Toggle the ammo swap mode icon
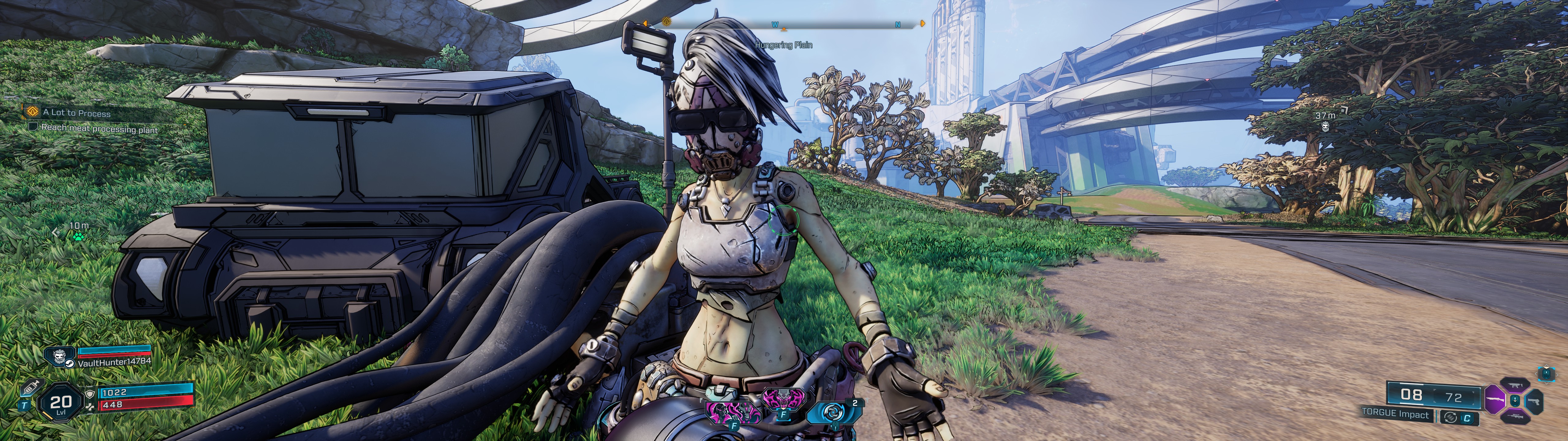Viewport: 1568px width, 441px height. point(1450,417)
